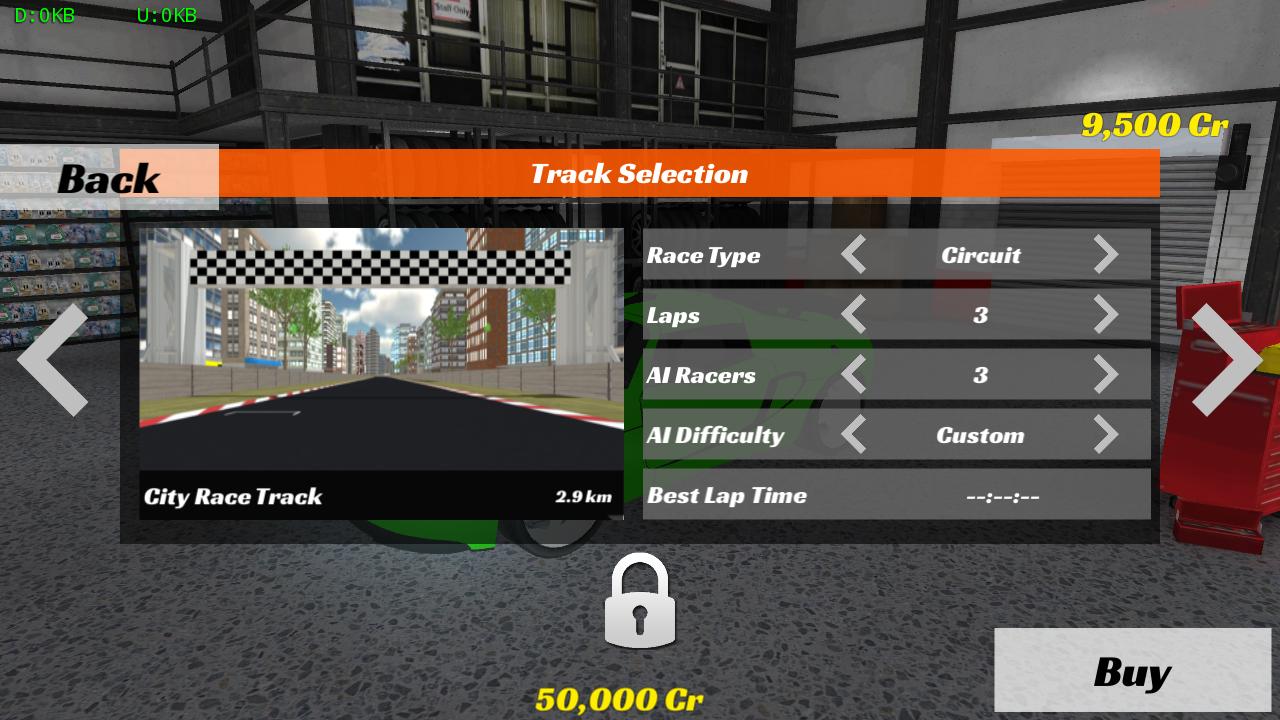Click the Track Selection title bar
Viewport: 1280px width, 720px height.
pos(640,173)
